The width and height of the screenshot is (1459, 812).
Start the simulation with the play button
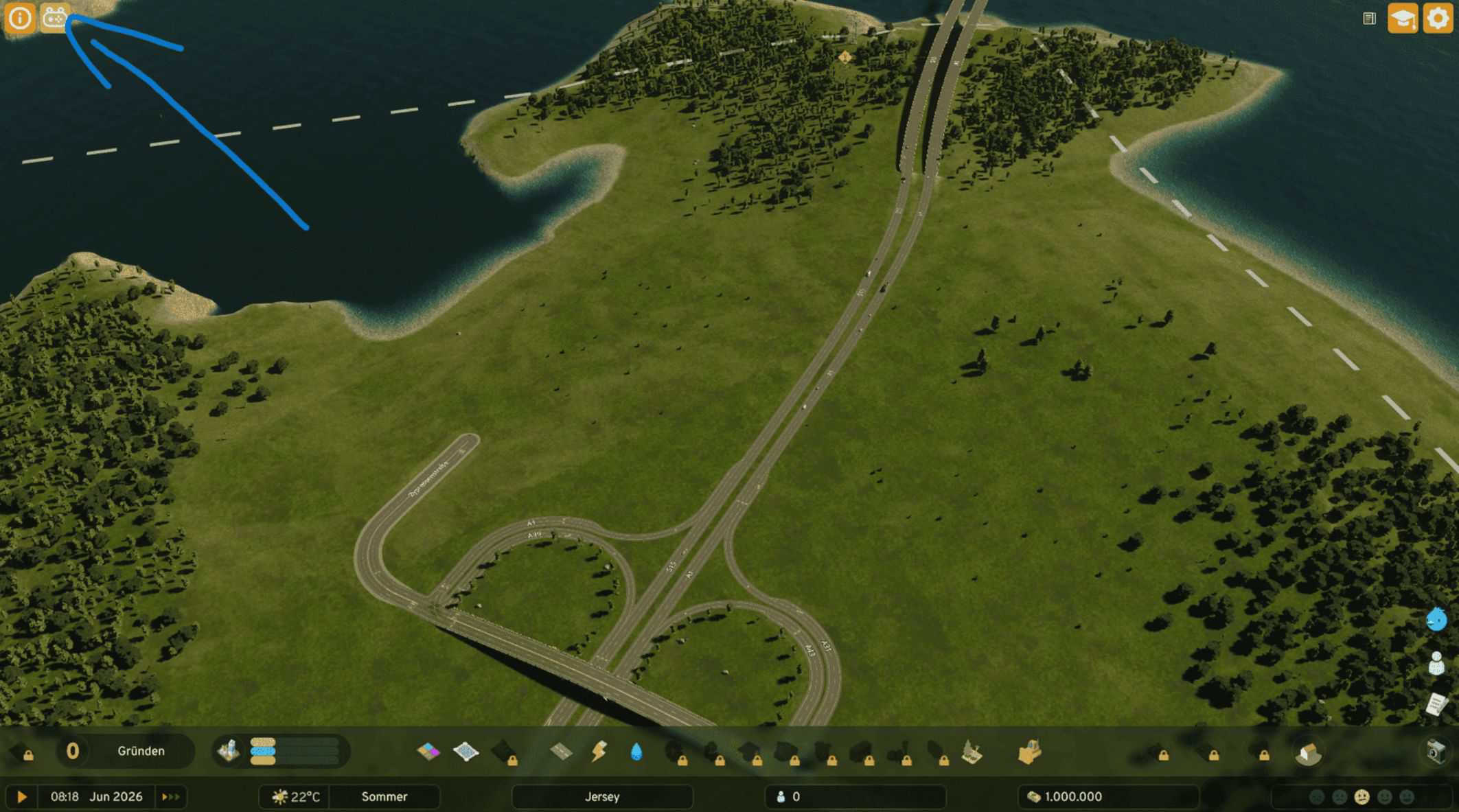tap(22, 797)
